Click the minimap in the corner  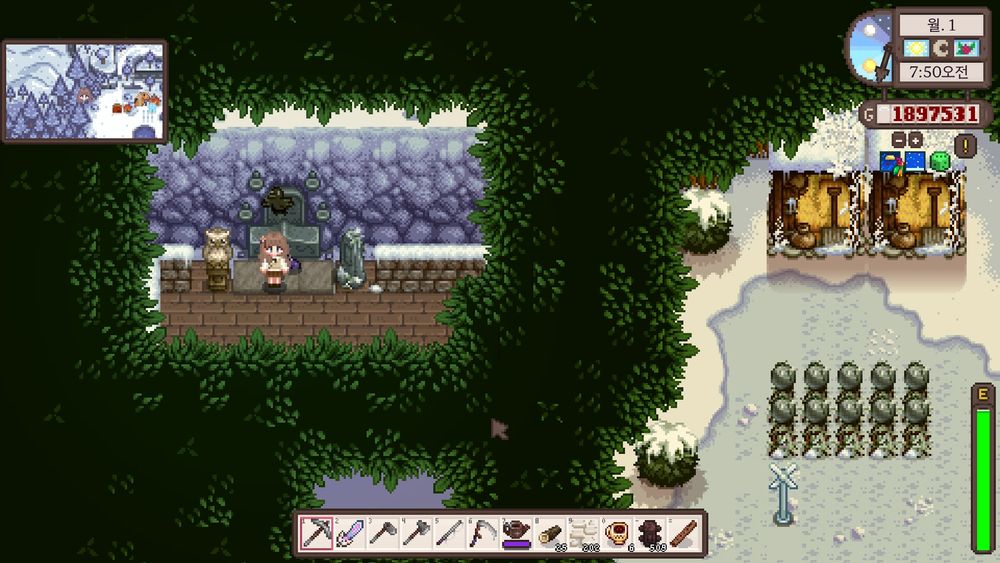click(85, 91)
